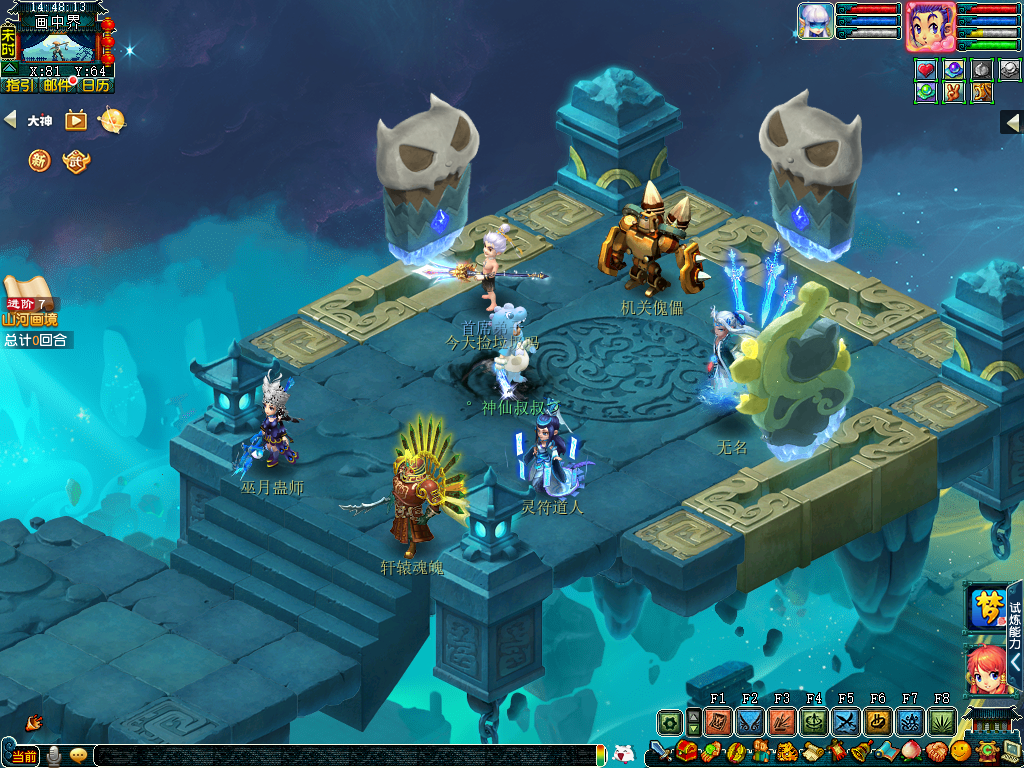
Task: Activate the F1 orange skill
Action: (718, 722)
